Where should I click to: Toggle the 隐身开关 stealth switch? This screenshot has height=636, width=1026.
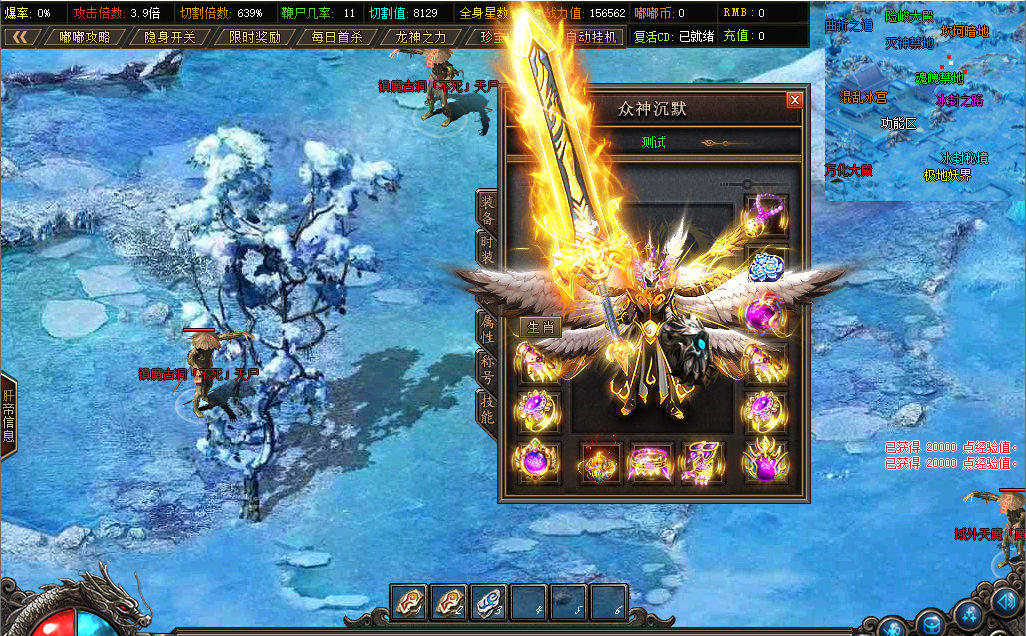169,37
